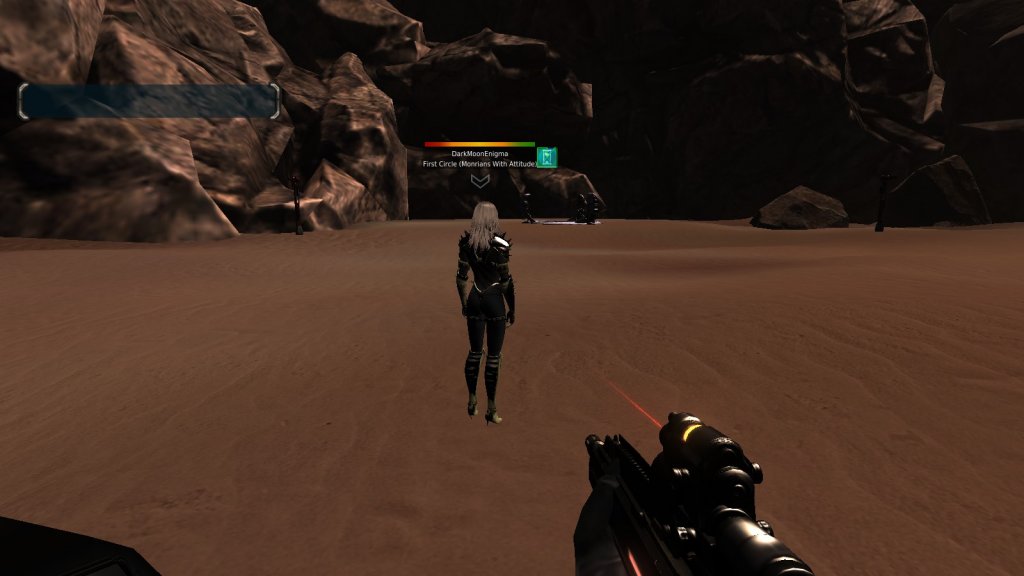Click the empty blue bracketed bar
This screenshot has height=576, width=1024.
coord(149,101)
